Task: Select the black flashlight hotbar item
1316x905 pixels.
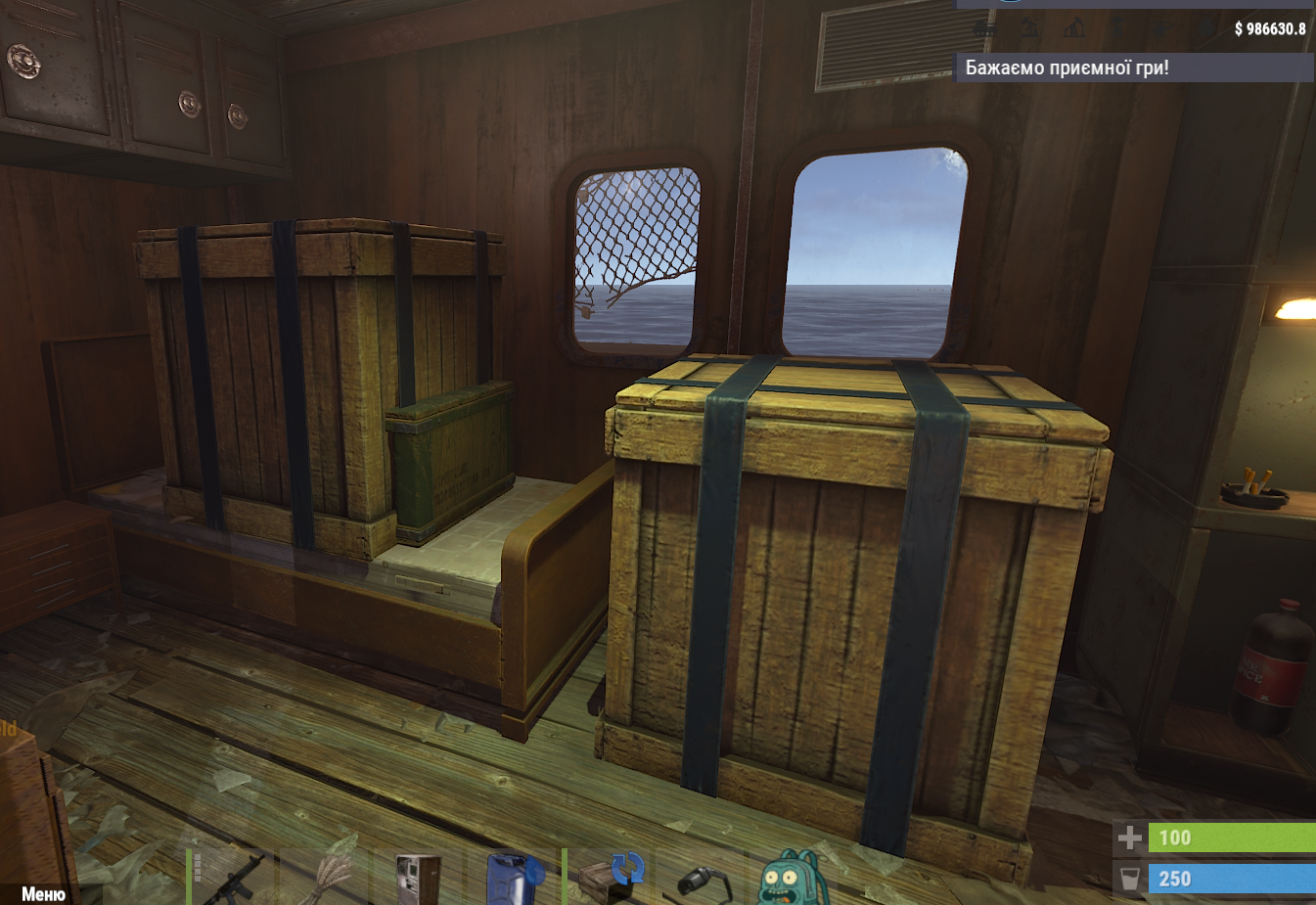Action: pyautogui.click(x=702, y=880)
